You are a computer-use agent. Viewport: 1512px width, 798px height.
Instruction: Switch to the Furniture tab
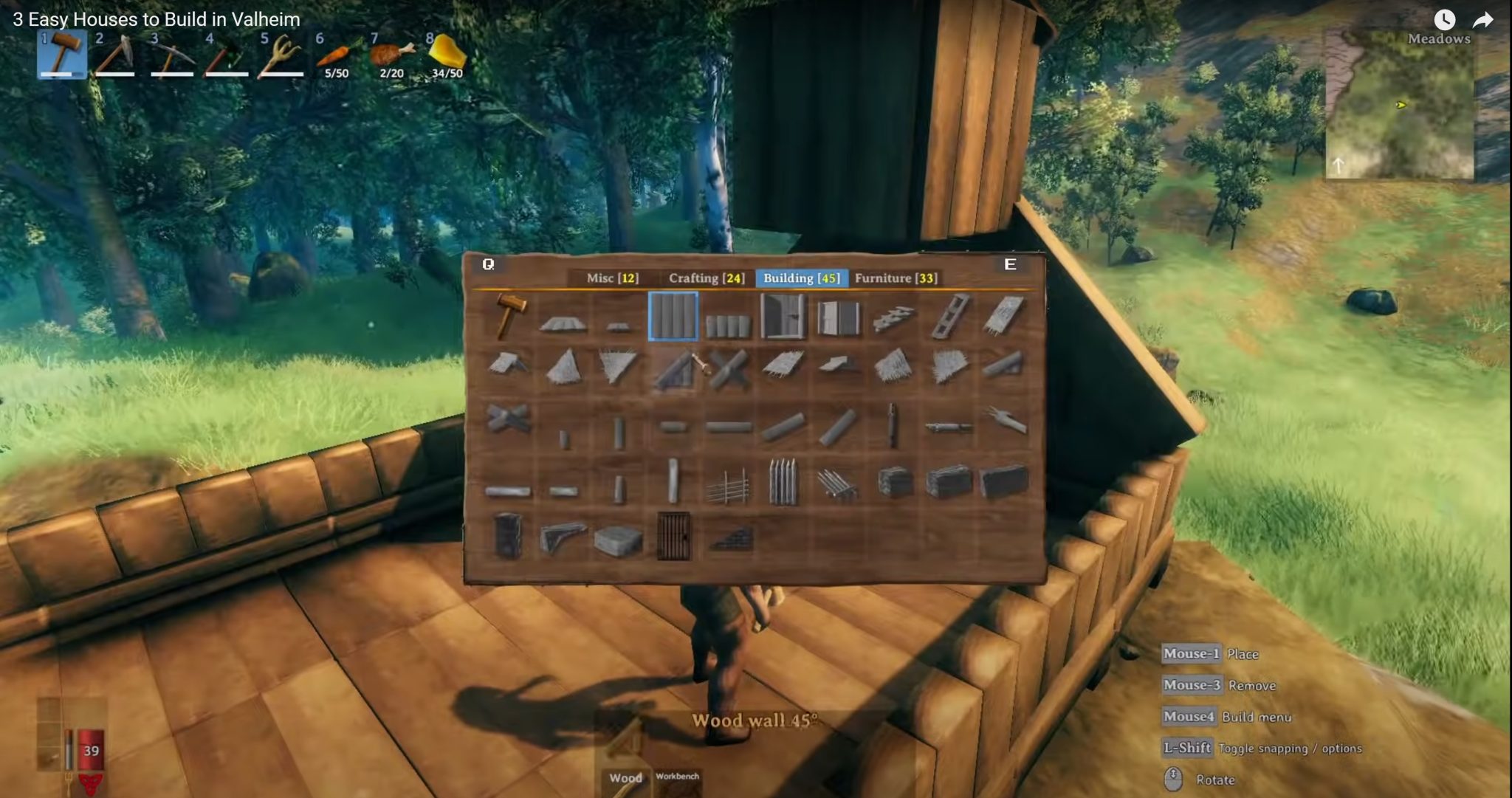[895, 278]
